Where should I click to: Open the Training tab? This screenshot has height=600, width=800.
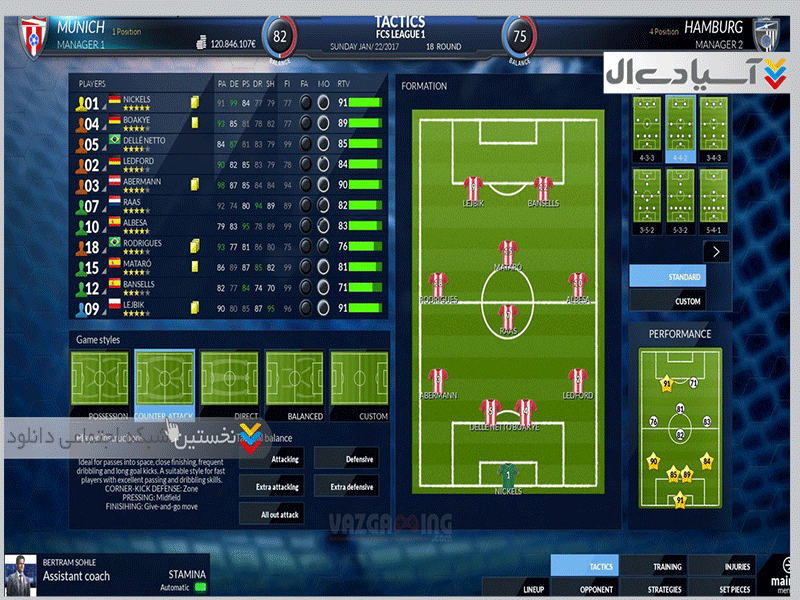coord(667,567)
